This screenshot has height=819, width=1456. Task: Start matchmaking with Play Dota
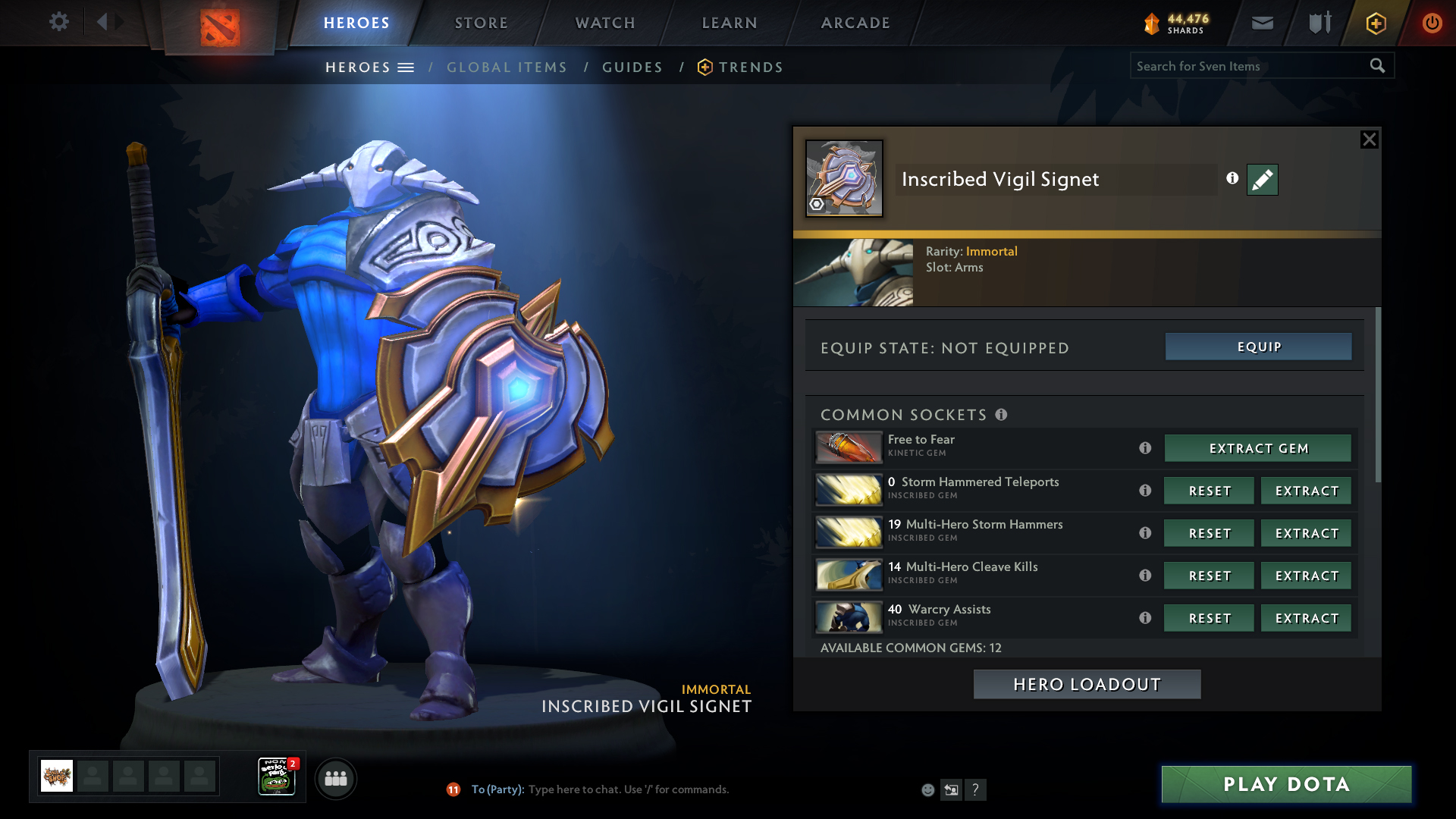[1286, 785]
